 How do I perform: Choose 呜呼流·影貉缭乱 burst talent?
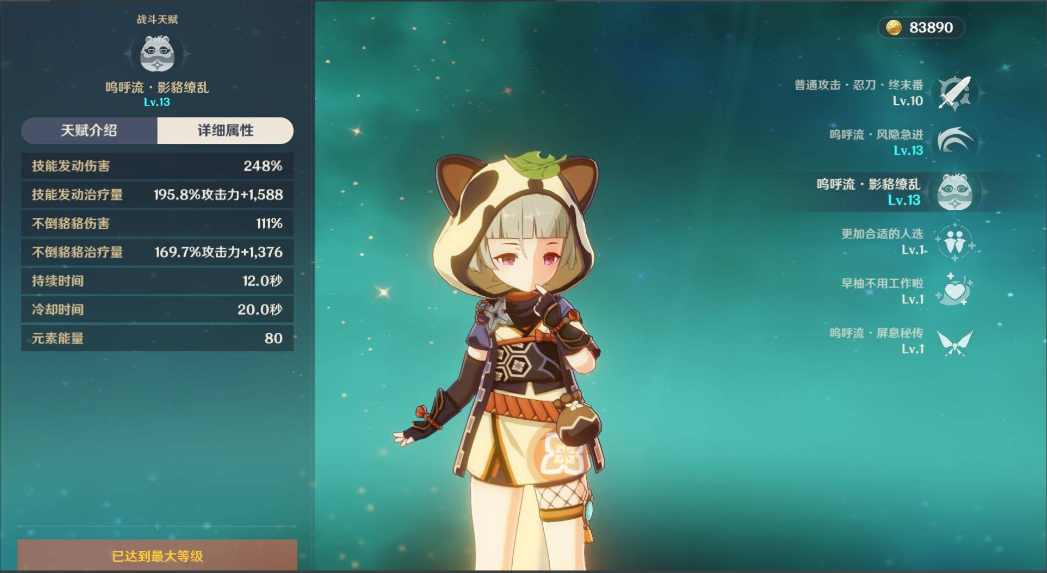tap(954, 192)
